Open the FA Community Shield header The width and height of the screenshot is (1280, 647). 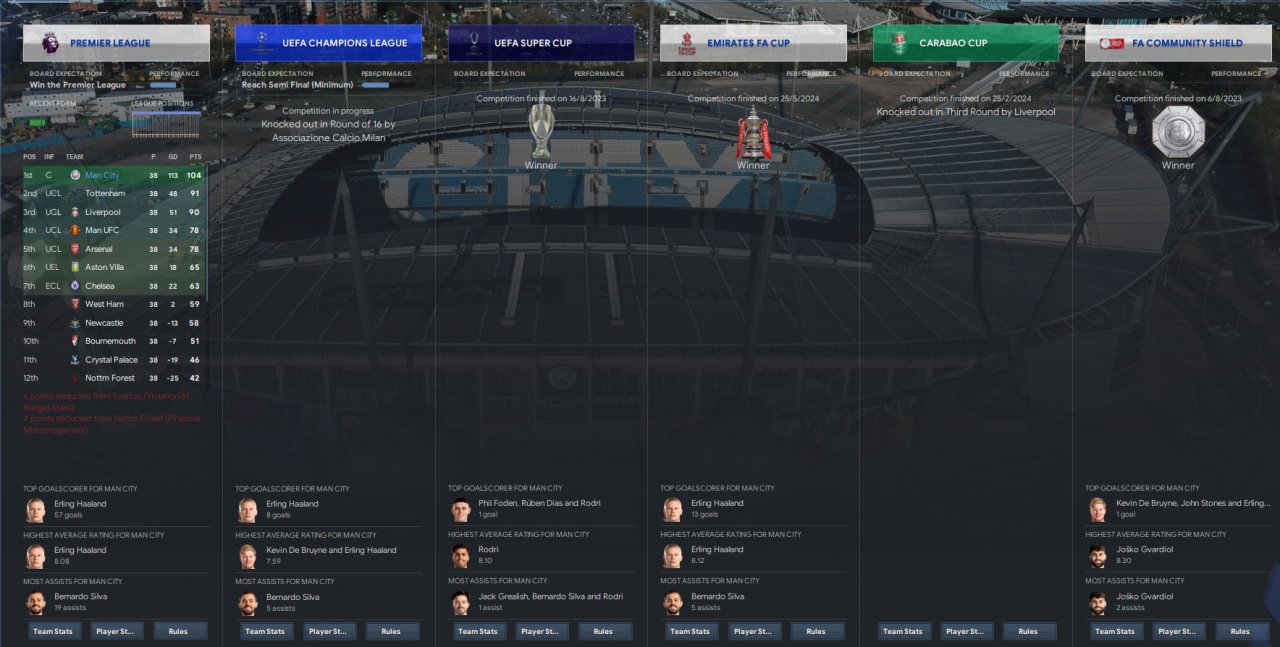click(1178, 43)
